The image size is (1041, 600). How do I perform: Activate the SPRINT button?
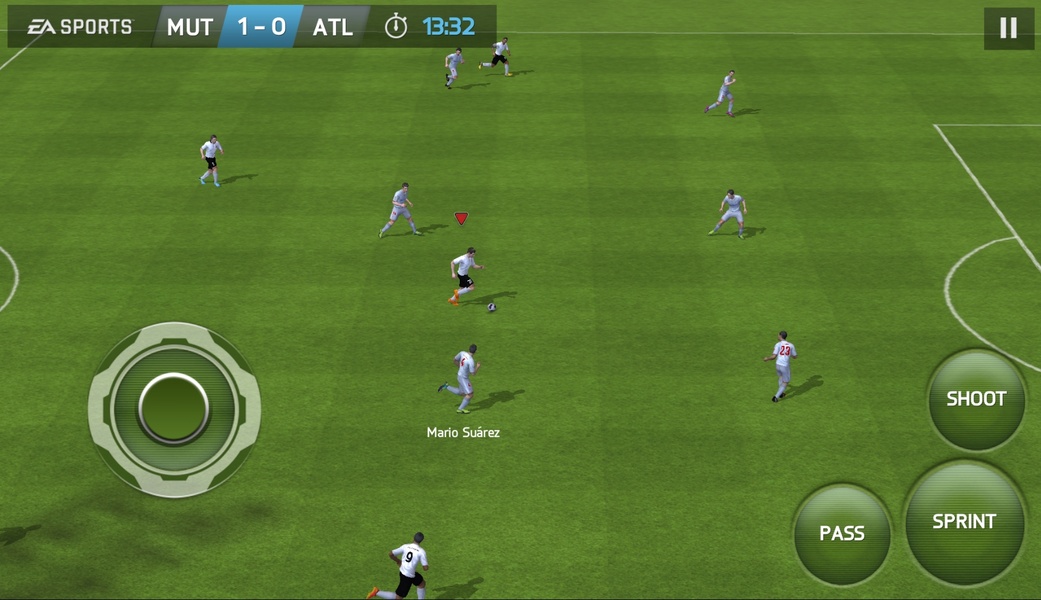pos(964,521)
